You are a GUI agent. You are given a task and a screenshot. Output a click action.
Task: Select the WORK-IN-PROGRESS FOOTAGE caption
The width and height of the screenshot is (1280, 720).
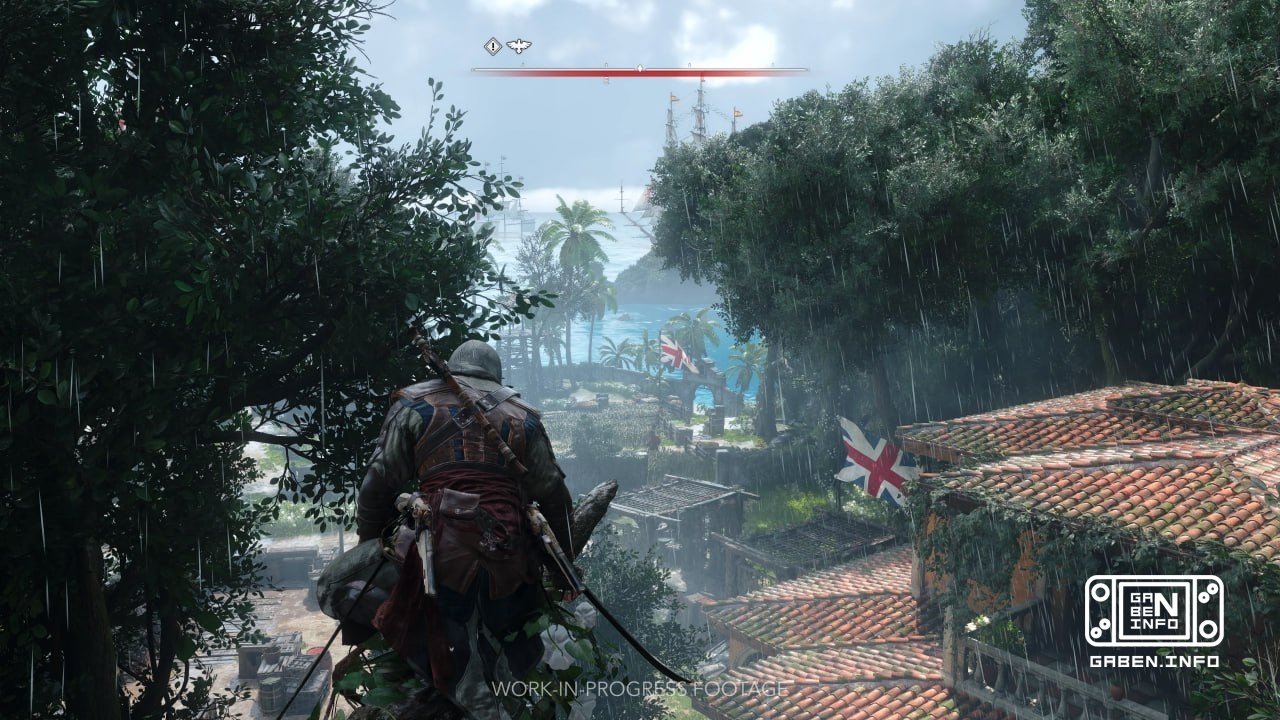(640, 690)
